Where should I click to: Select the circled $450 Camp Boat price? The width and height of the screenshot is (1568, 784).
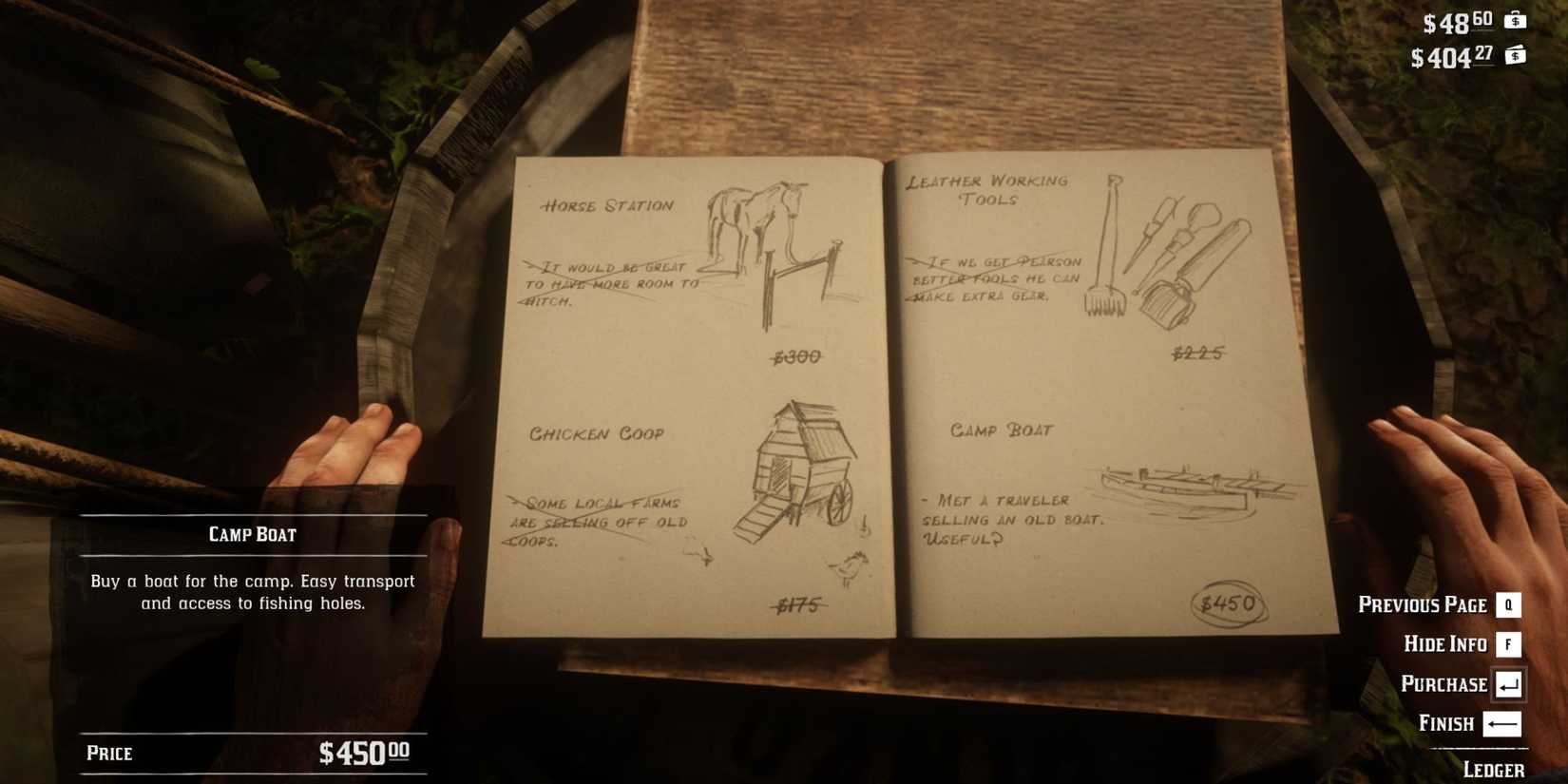pyautogui.click(x=1229, y=601)
